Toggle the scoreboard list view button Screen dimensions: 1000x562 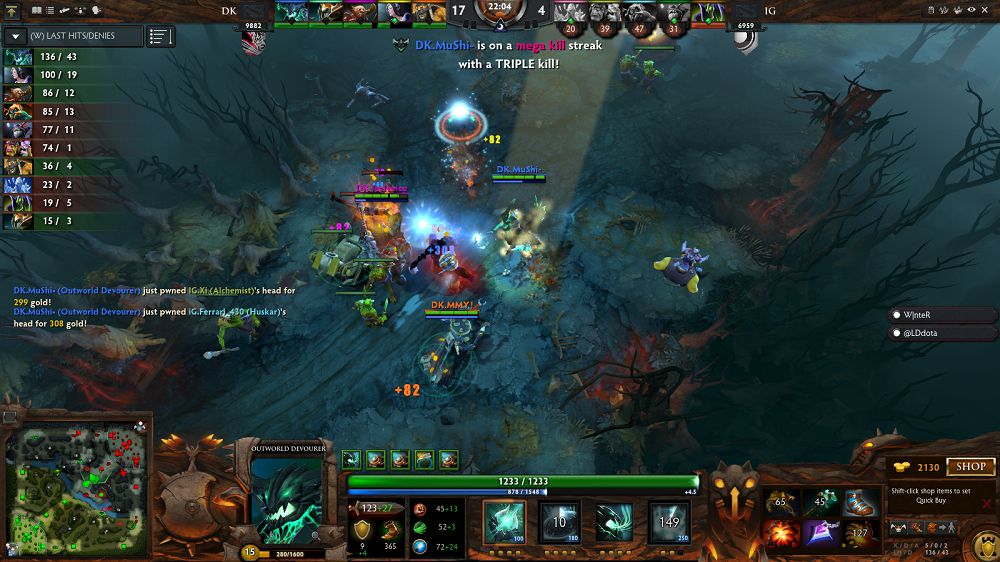point(160,36)
